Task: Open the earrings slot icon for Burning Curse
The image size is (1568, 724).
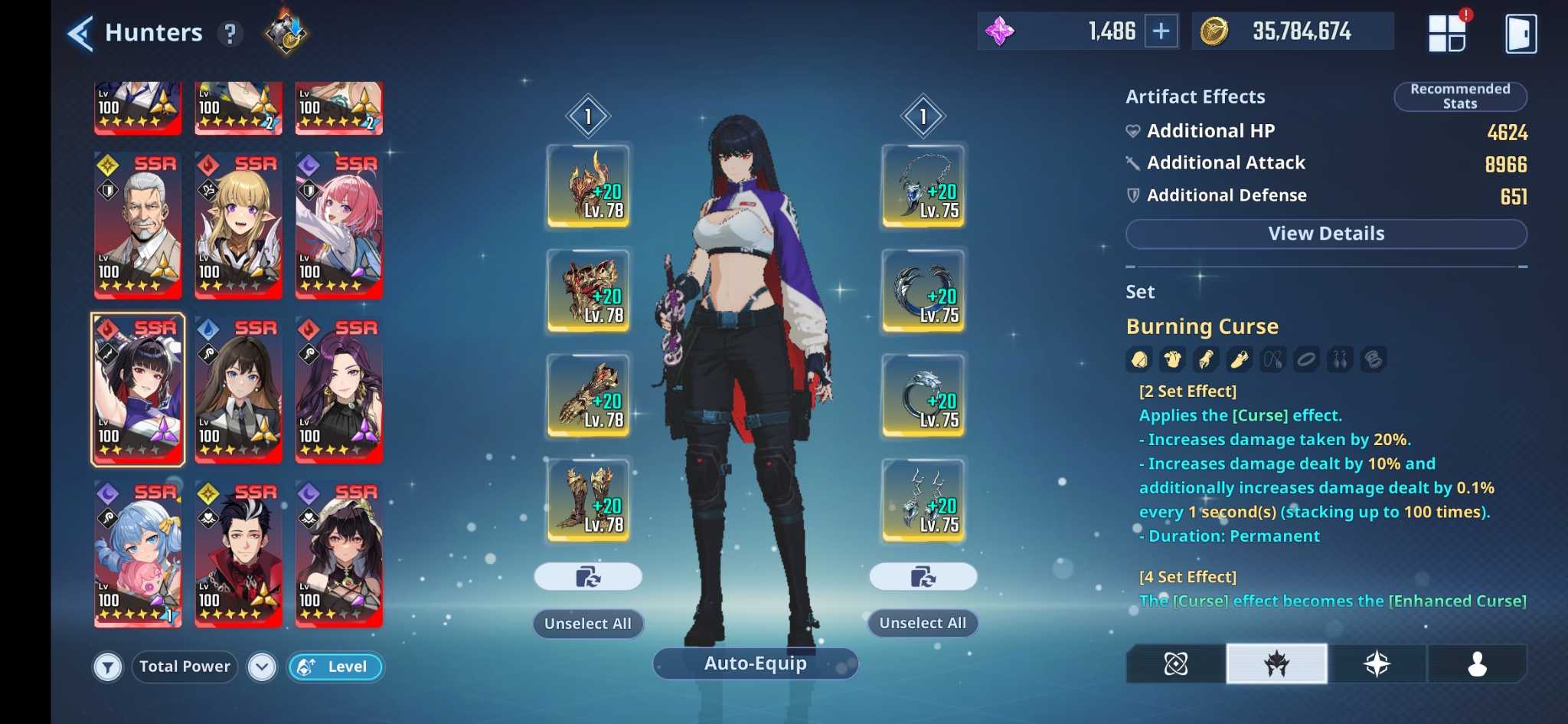Action: tap(1339, 359)
